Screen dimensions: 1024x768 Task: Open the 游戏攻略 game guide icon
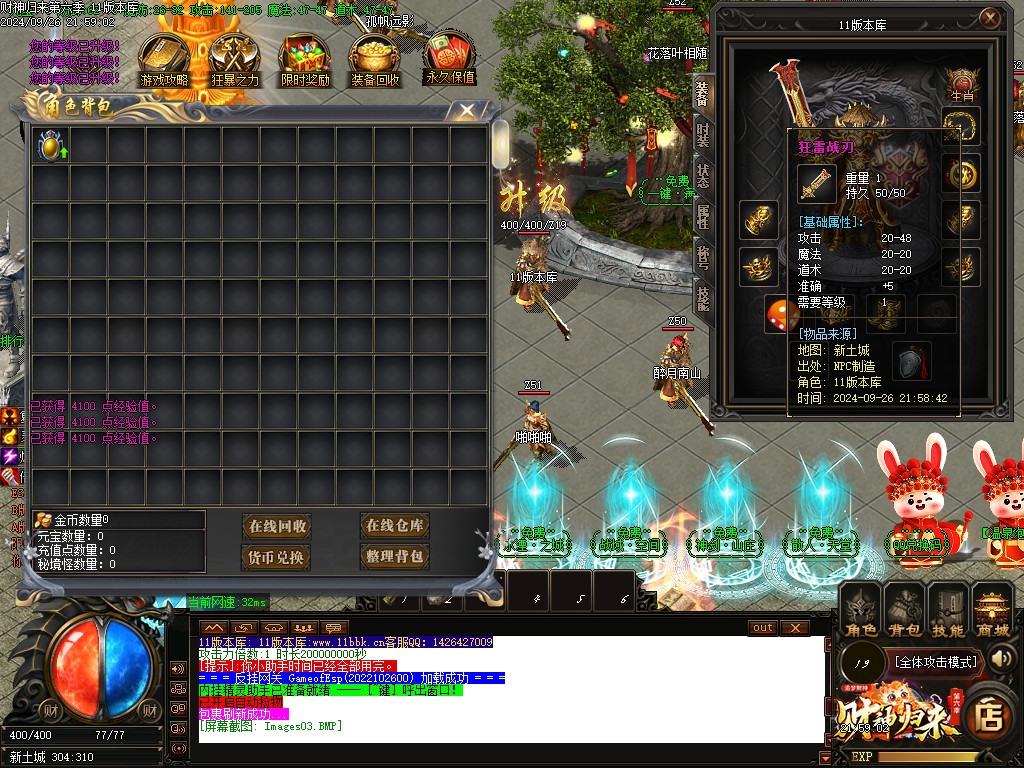pyautogui.click(x=164, y=60)
